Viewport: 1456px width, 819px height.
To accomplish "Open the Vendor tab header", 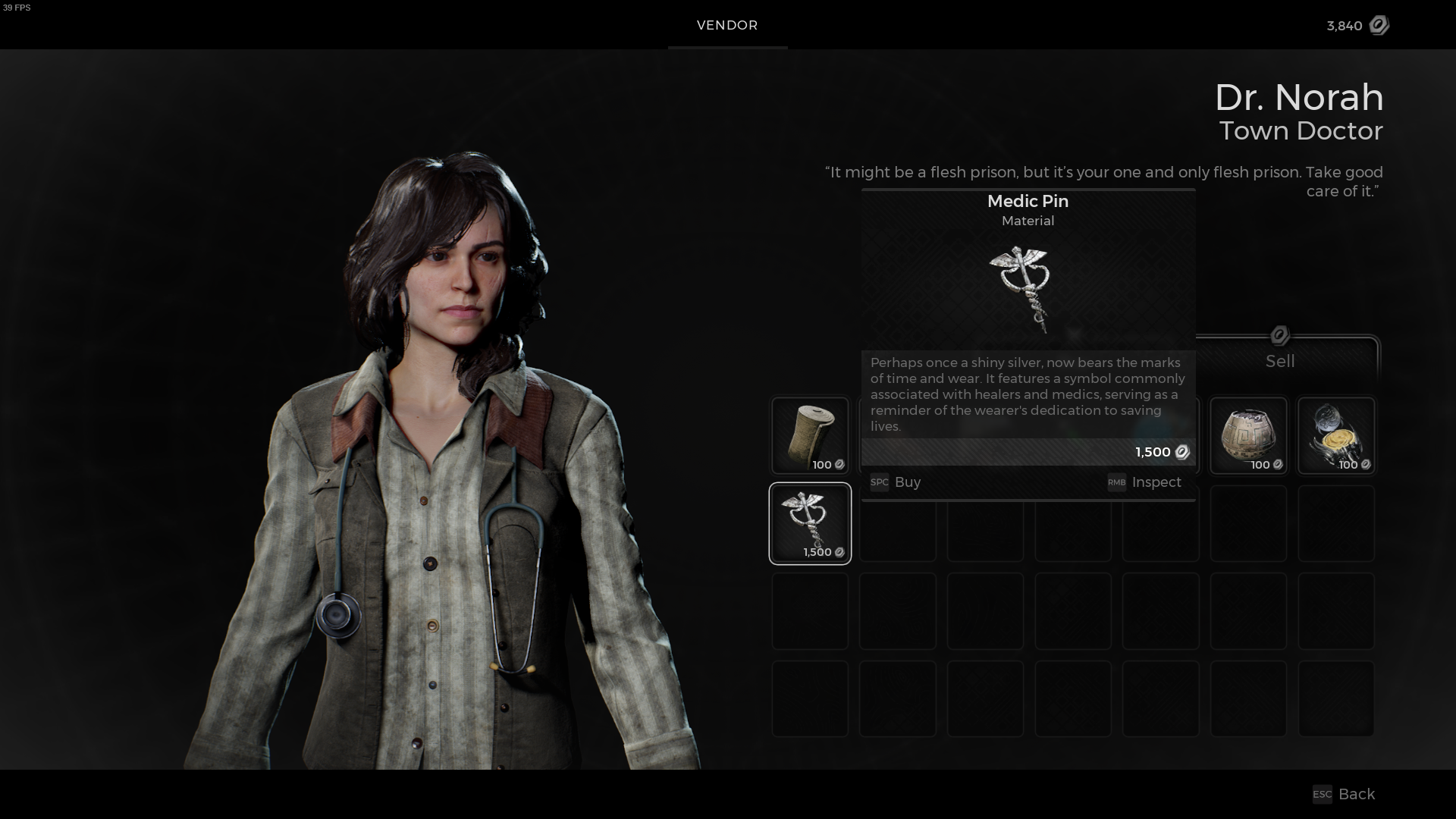I will click(727, 25).
